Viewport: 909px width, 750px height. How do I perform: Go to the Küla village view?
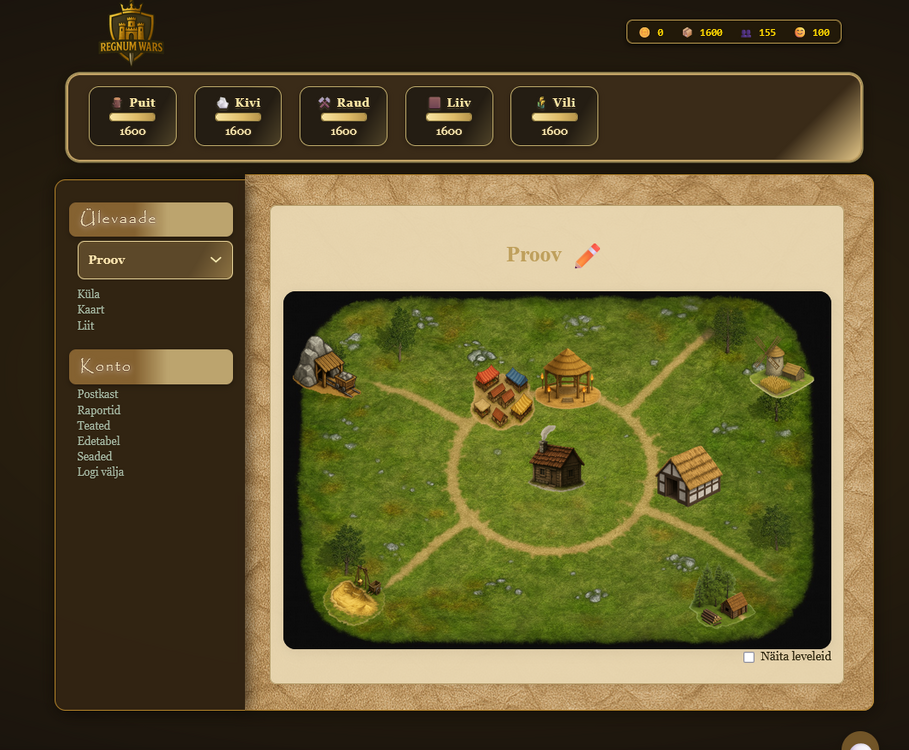click(x=89, y=294)
